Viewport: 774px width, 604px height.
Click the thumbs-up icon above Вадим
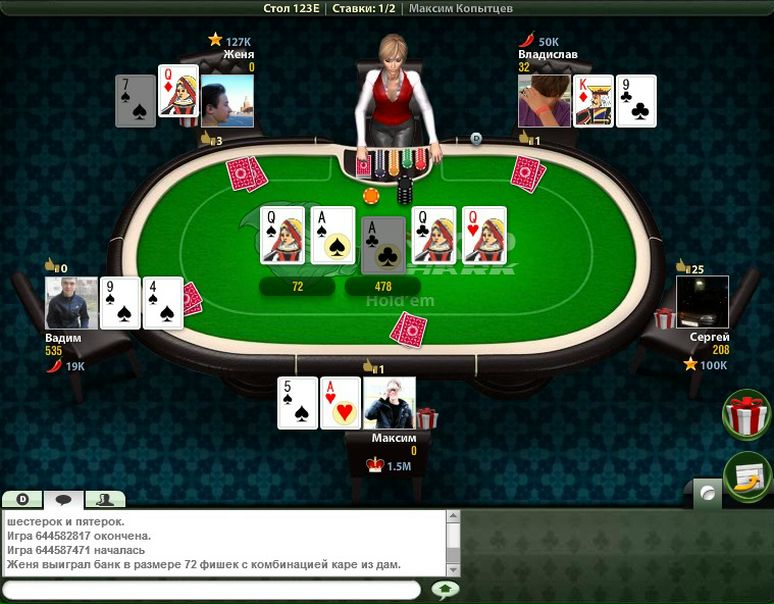tap(51, 267)
